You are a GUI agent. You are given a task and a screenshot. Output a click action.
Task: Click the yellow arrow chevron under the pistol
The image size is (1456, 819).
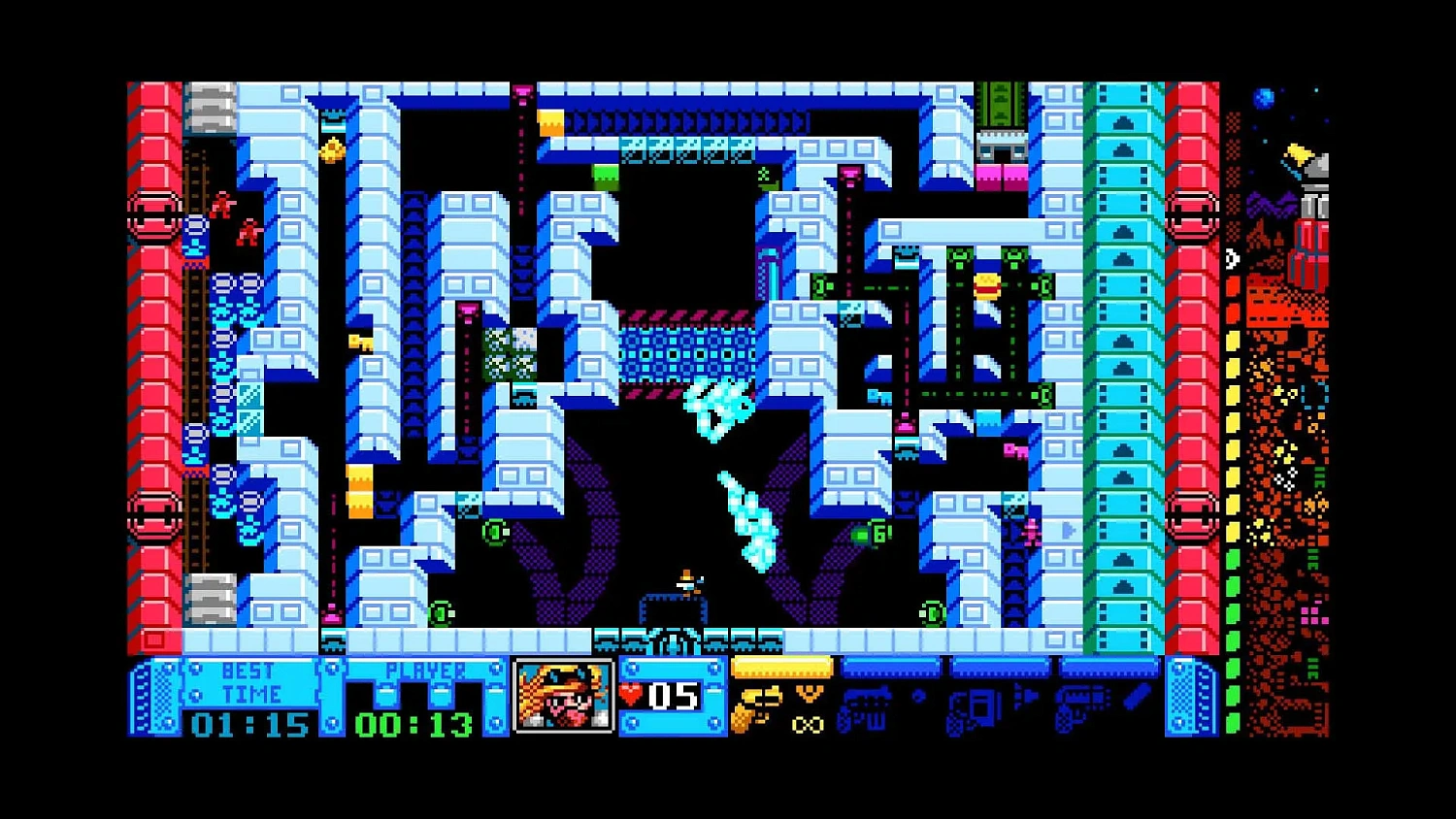[x=810, y=692]
